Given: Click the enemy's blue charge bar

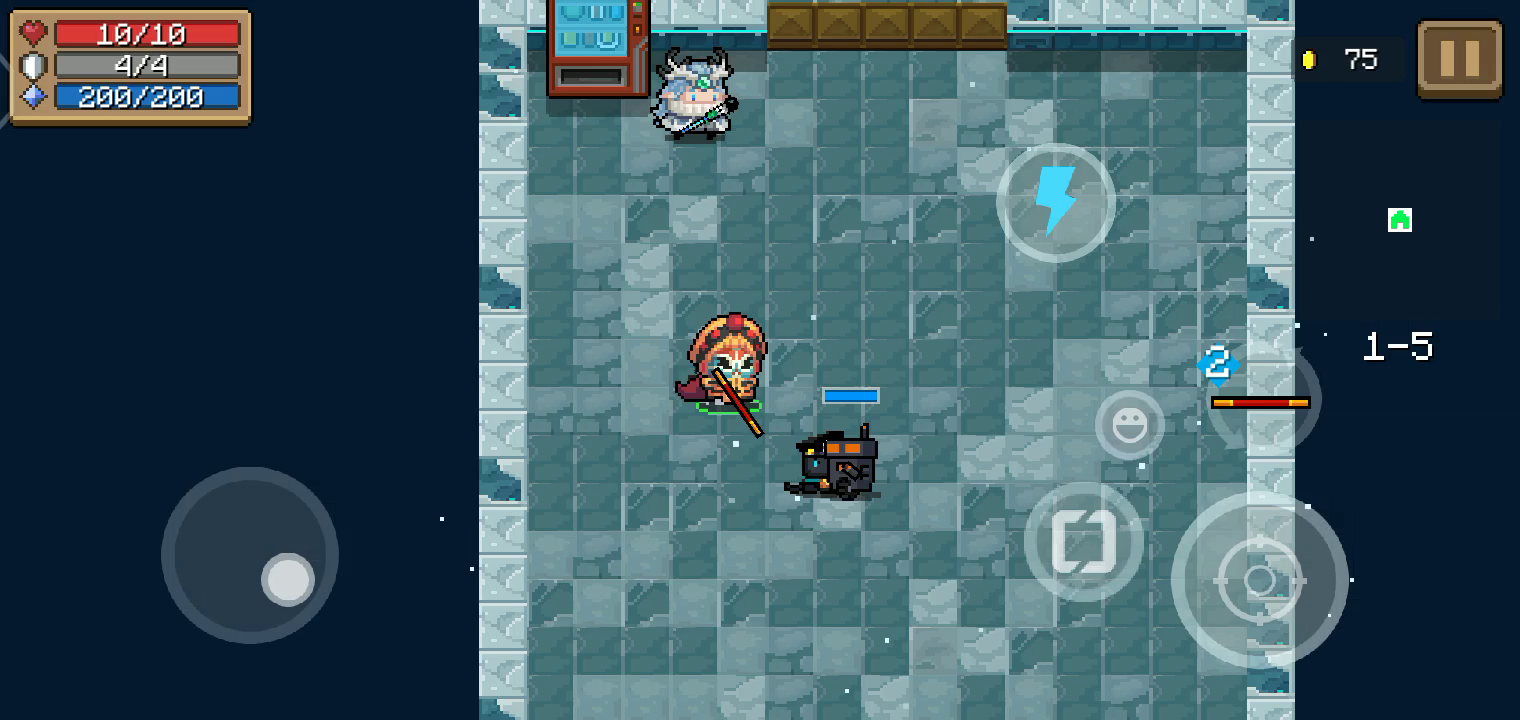Looking at the screenshot, I should coord(850,395).
